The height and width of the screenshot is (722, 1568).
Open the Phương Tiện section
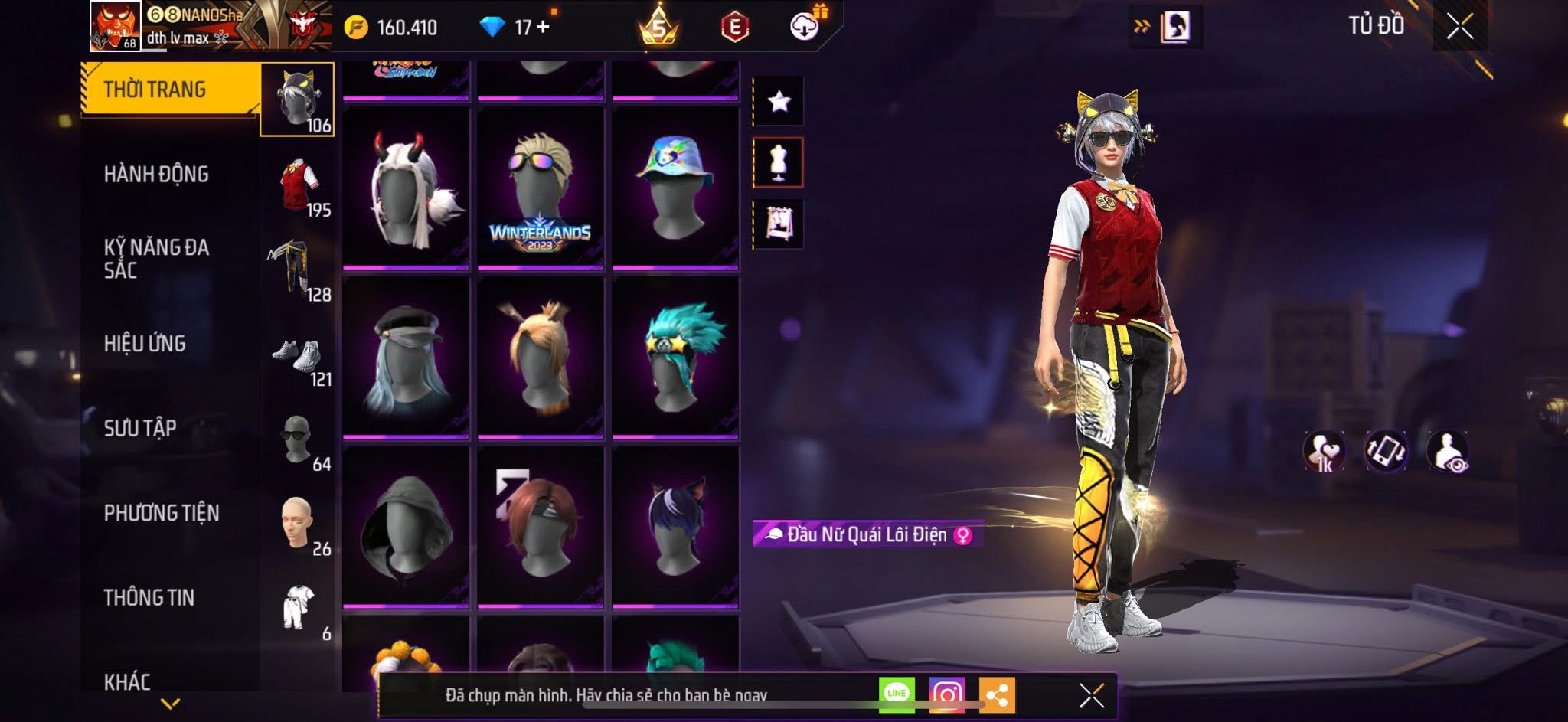coord(161,513)
